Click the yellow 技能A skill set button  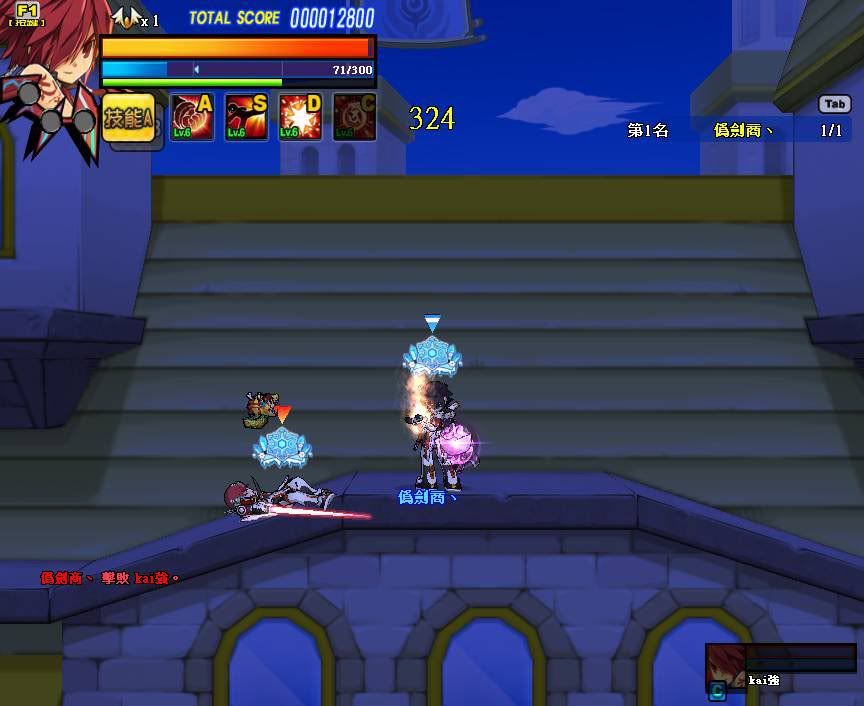[129, 118]
